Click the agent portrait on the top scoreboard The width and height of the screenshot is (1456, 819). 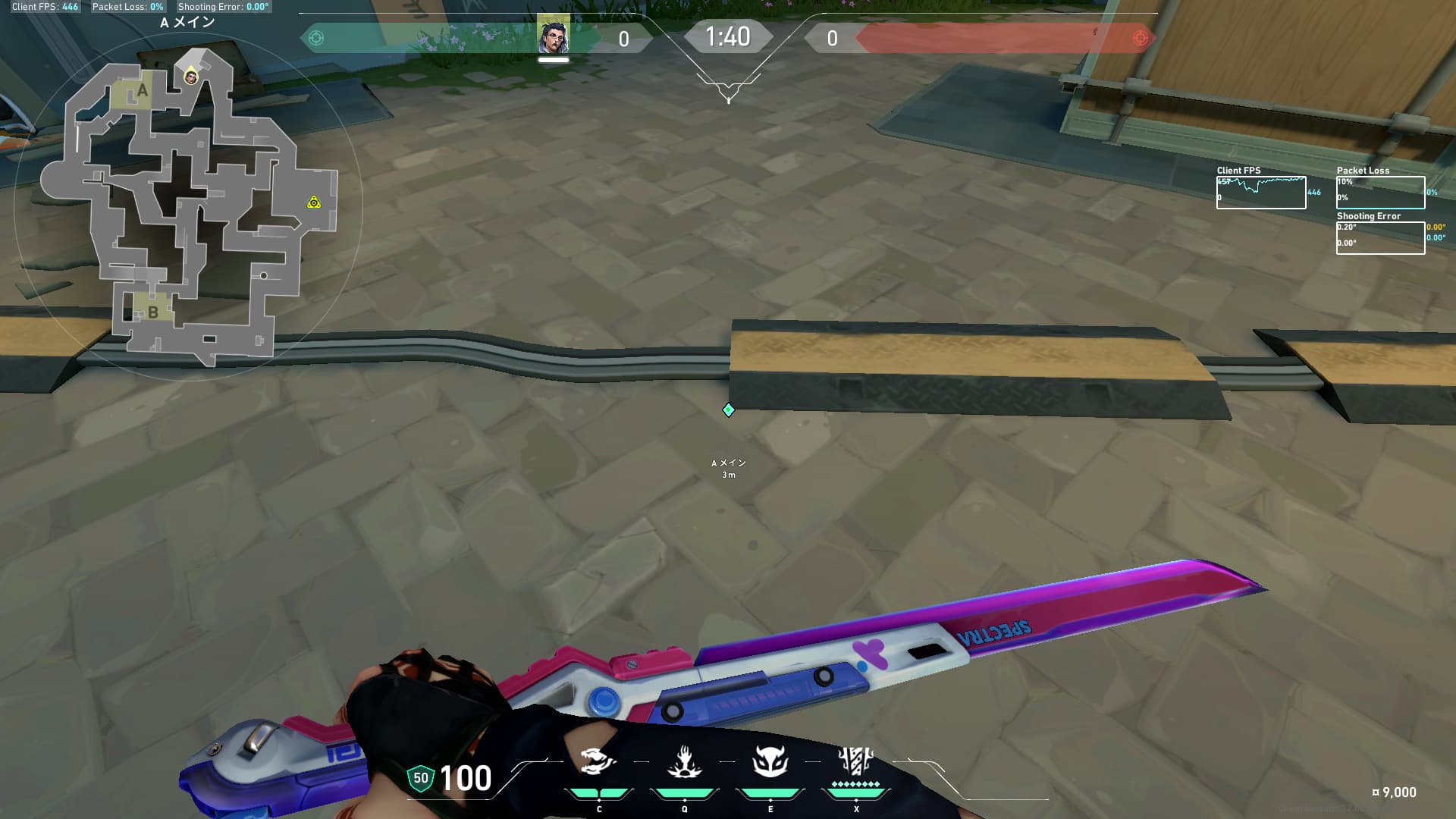[554, 36]
